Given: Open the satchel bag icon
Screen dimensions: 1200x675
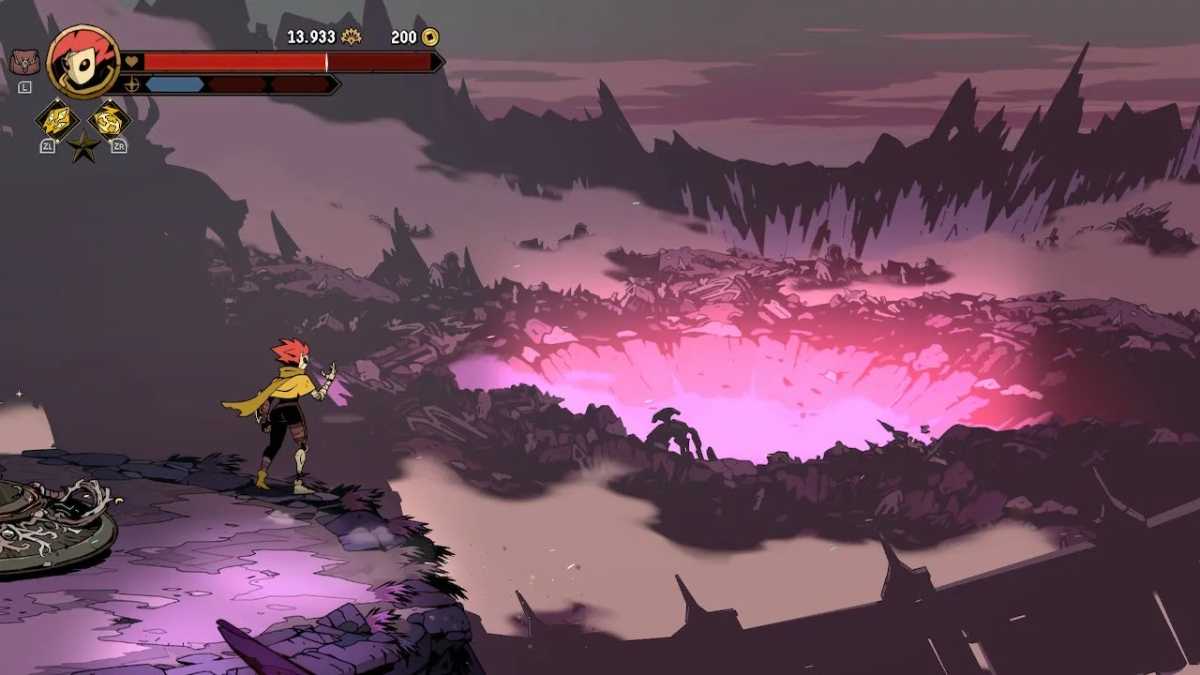Looking at the screenshot, I should (x=24, y=62).
